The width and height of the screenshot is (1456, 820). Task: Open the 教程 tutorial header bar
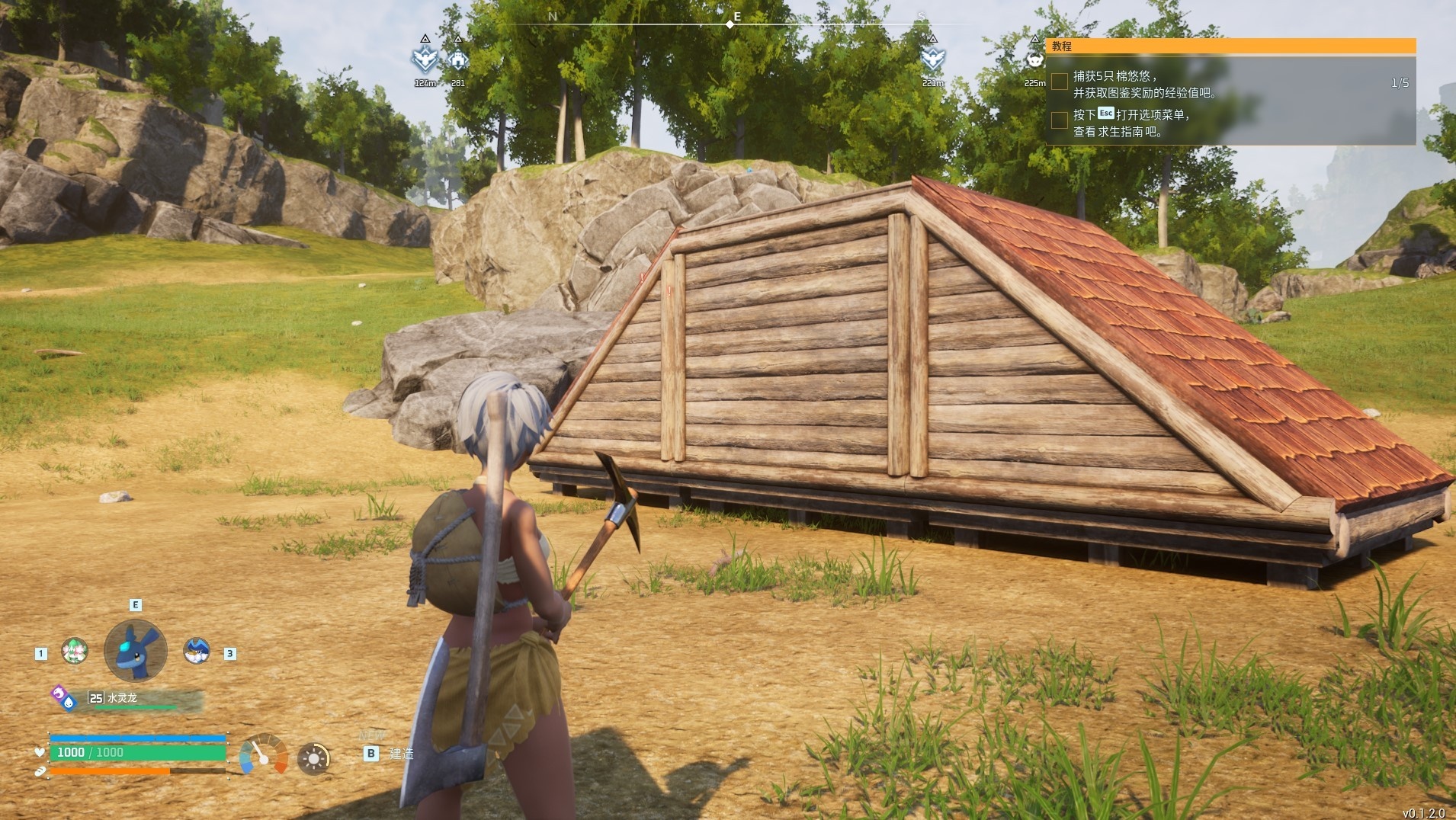[x=1230, y=46]
